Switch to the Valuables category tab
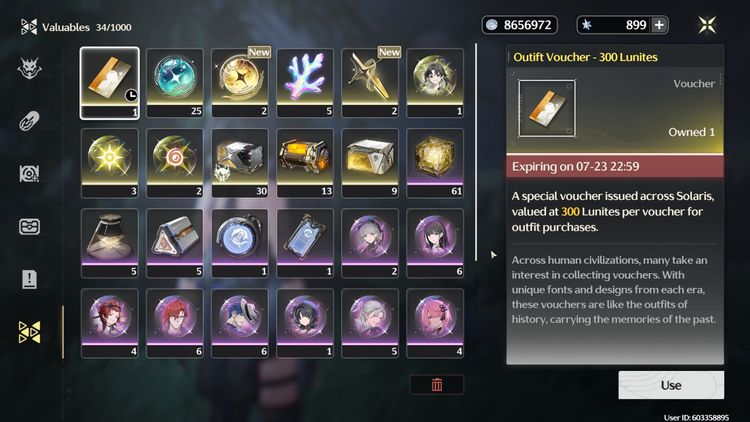 (x=29, y=332)
